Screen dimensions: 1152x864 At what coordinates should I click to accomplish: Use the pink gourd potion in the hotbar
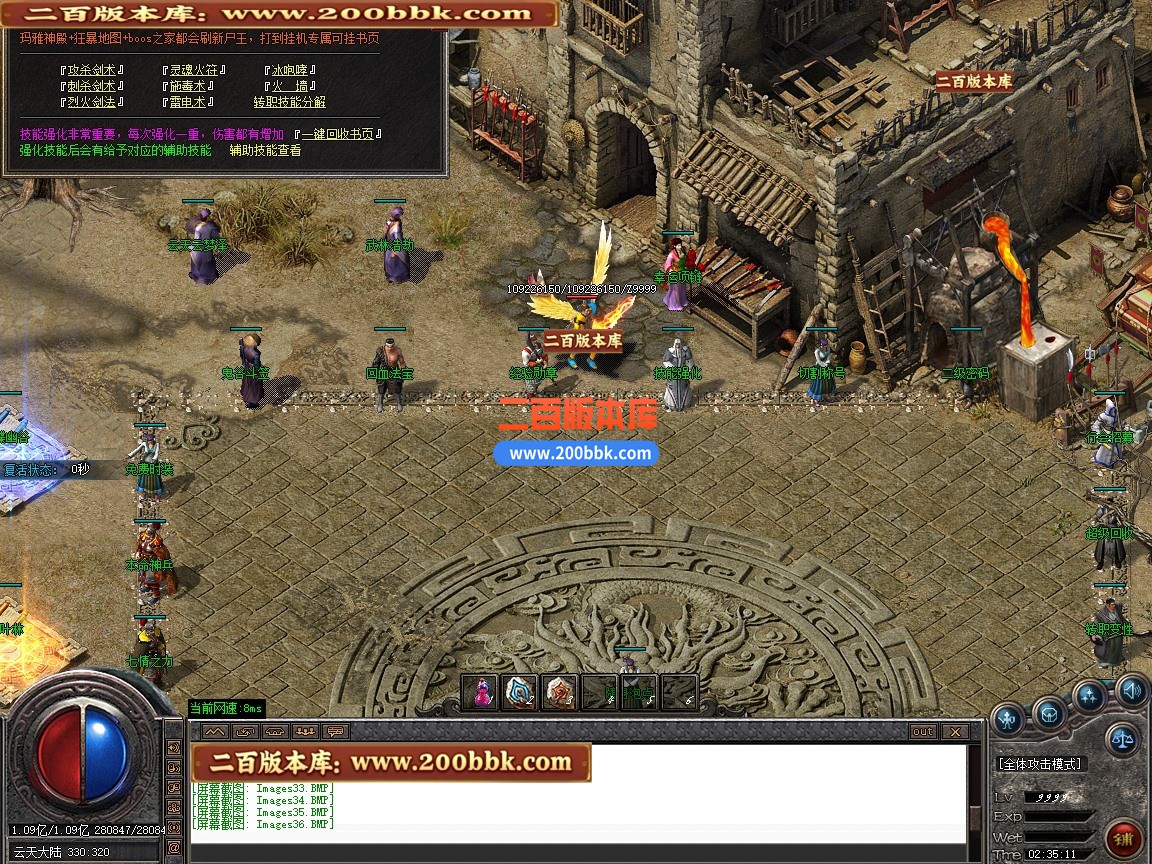[483, 692]
